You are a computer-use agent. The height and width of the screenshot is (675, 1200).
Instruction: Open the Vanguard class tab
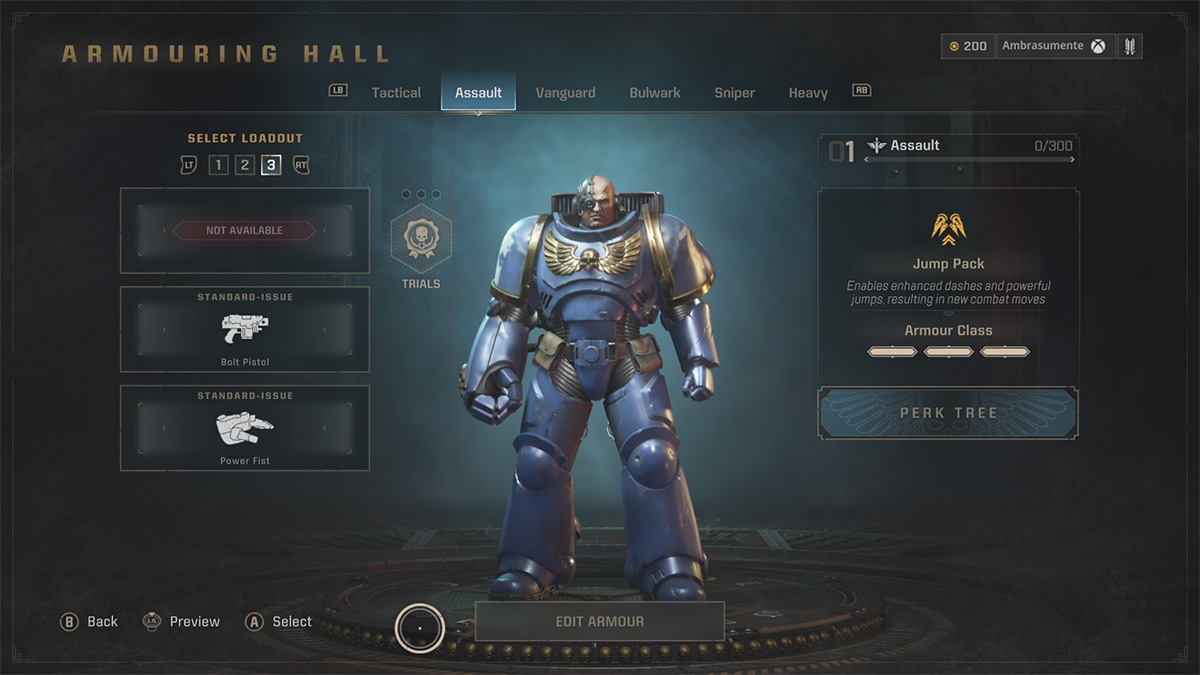(565, 93)
